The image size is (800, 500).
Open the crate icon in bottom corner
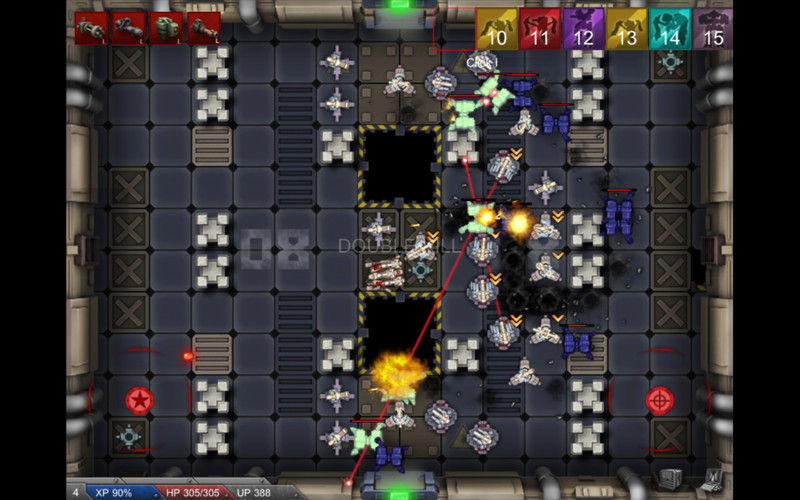(x=673, y=479)
